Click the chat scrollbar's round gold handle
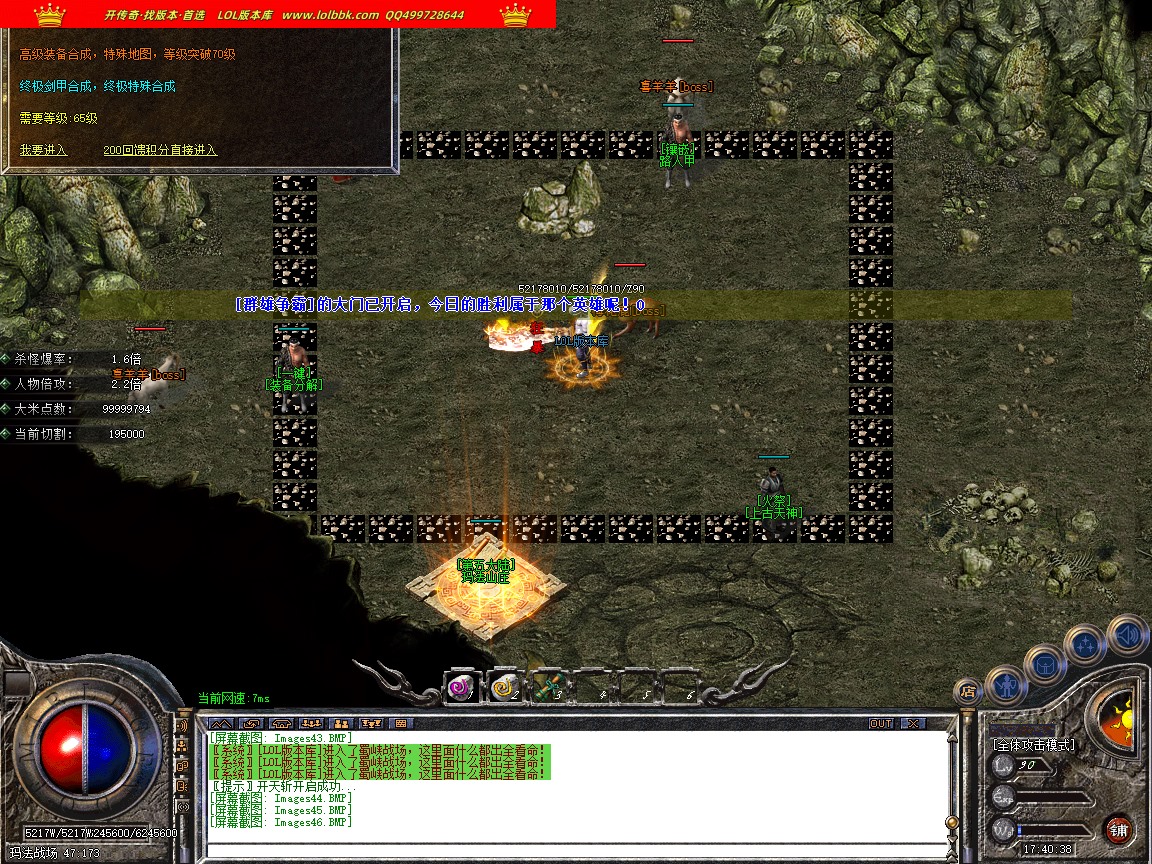 (x=952, y=822)
